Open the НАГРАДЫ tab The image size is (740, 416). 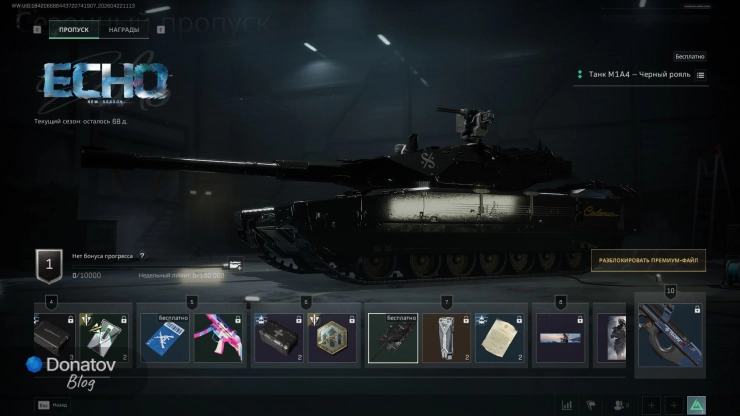coord(124,30)
